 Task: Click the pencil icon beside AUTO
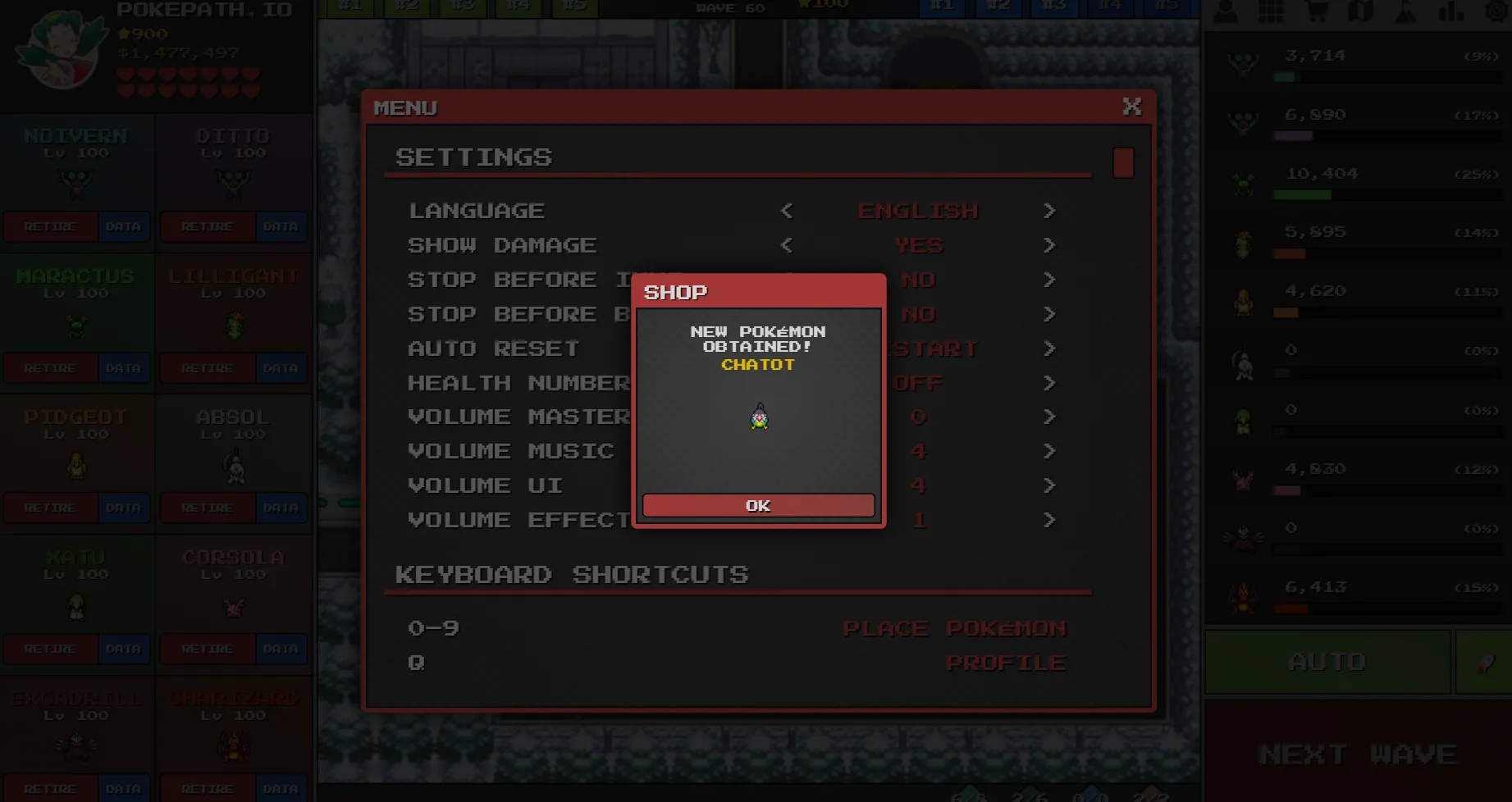[x=1485, y=663]
